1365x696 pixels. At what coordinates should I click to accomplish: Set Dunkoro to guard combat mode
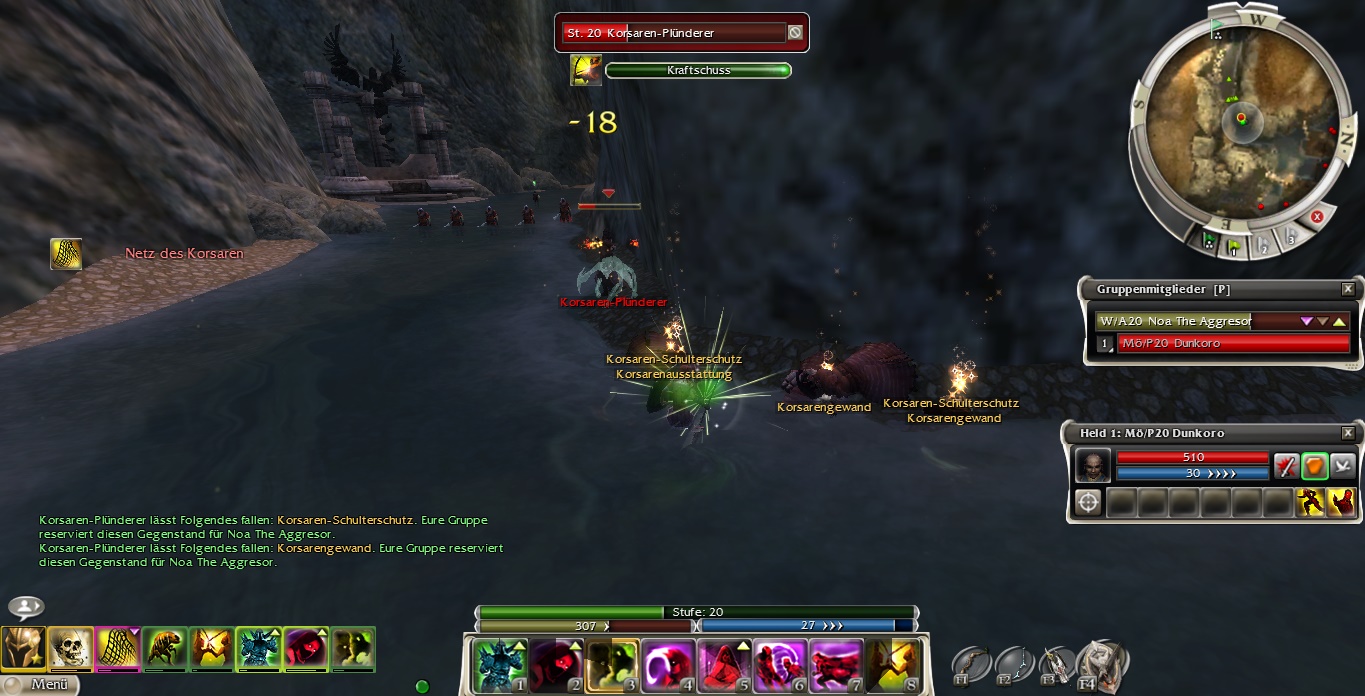pyautogui.click(x=1314, y=465)
